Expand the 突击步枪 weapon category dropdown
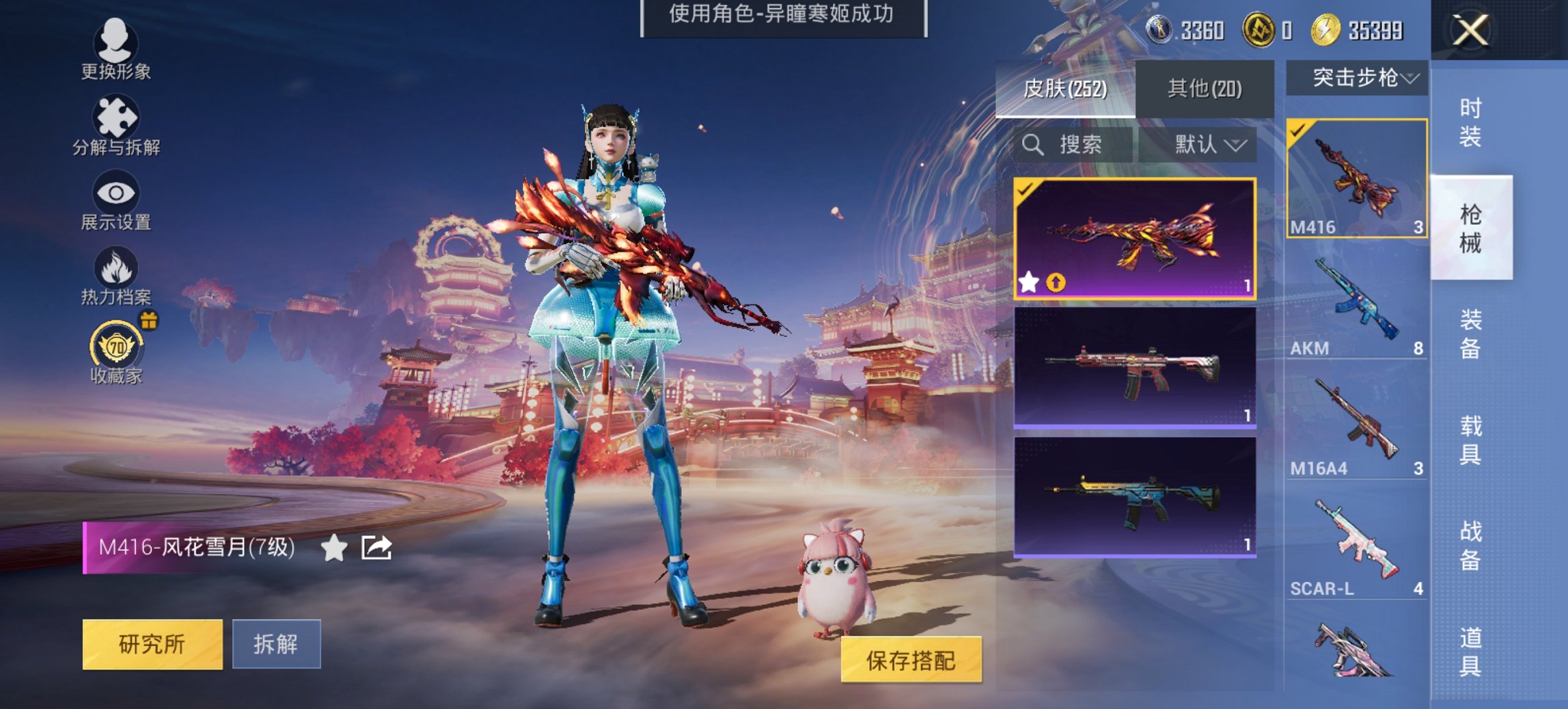This screenshot has width=1568, height=709. (1358, 77)
